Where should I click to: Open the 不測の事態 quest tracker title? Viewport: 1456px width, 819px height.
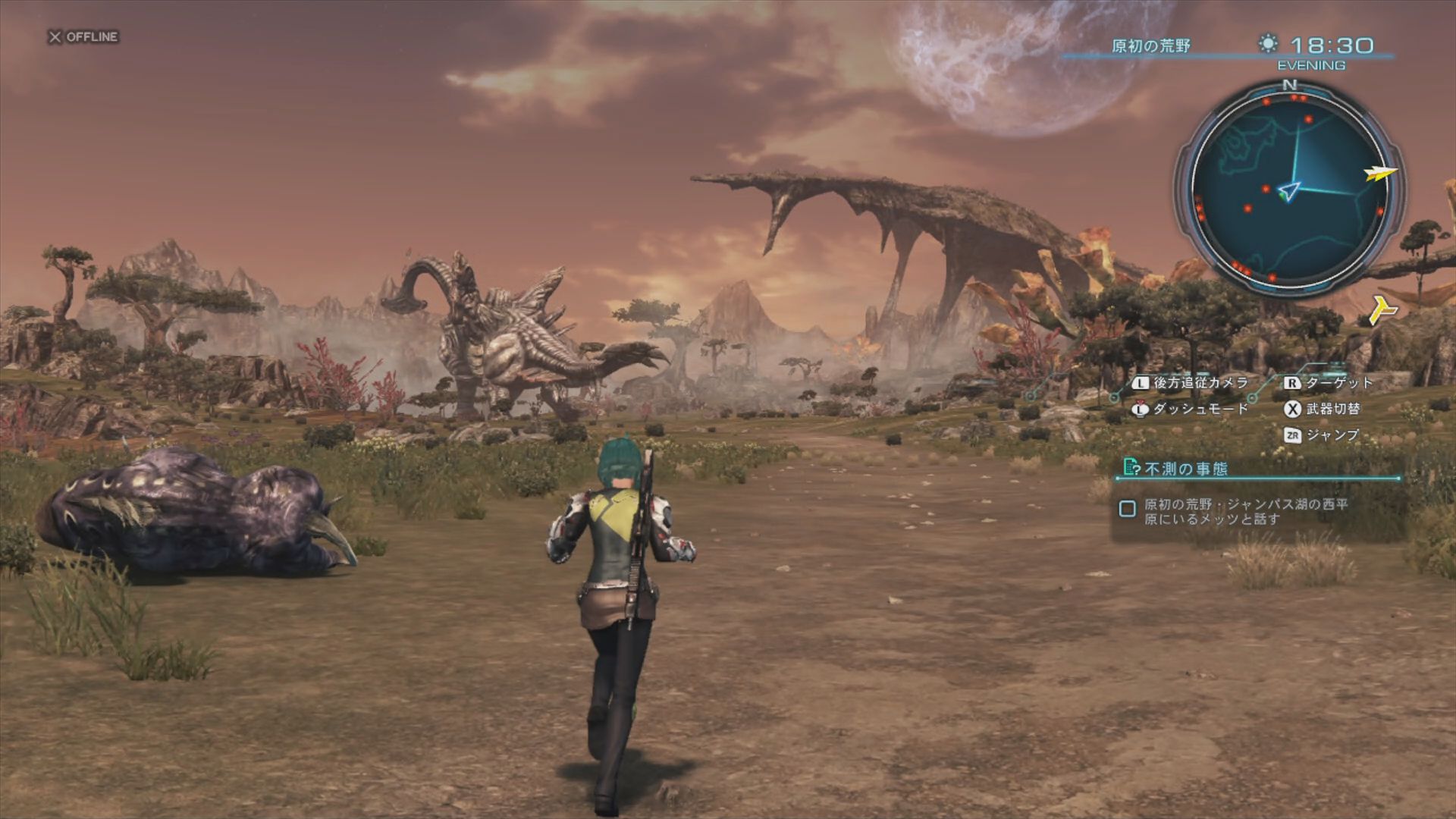click(x=1186, y=469)
